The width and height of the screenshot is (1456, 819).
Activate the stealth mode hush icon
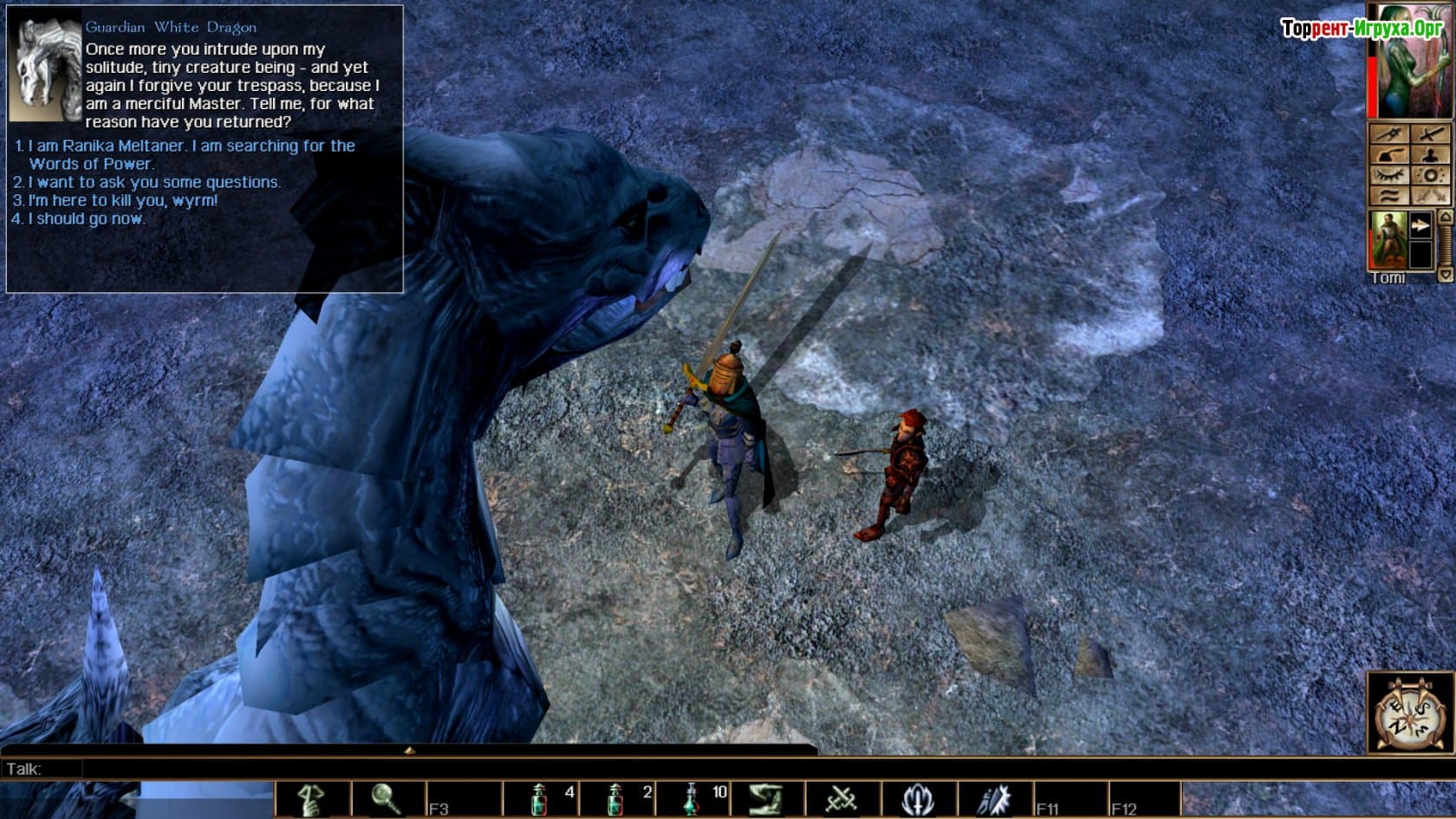(x=313, y=799)
